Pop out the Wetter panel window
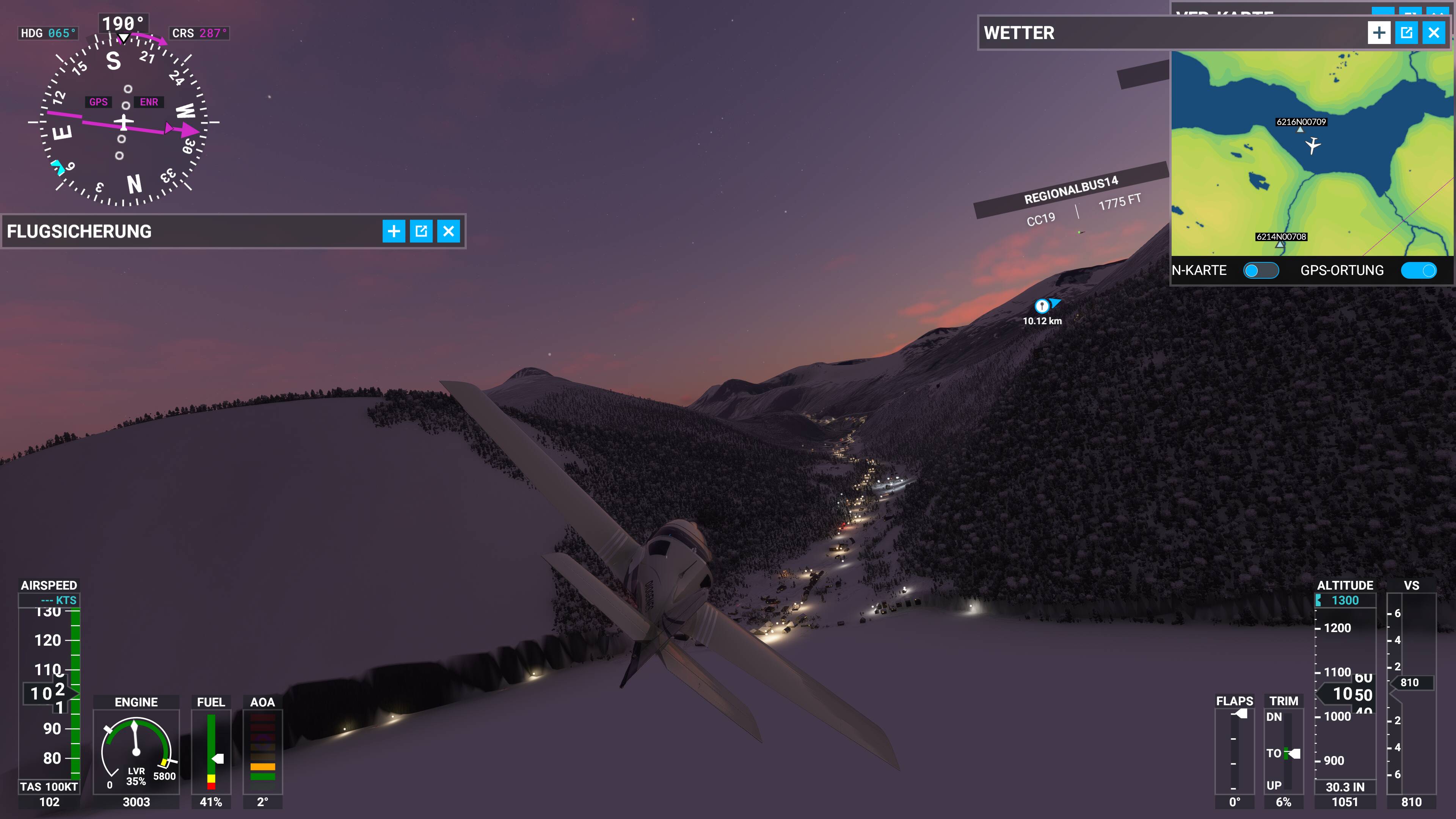The image size is (1456, 819). (x=1406, y=33)
